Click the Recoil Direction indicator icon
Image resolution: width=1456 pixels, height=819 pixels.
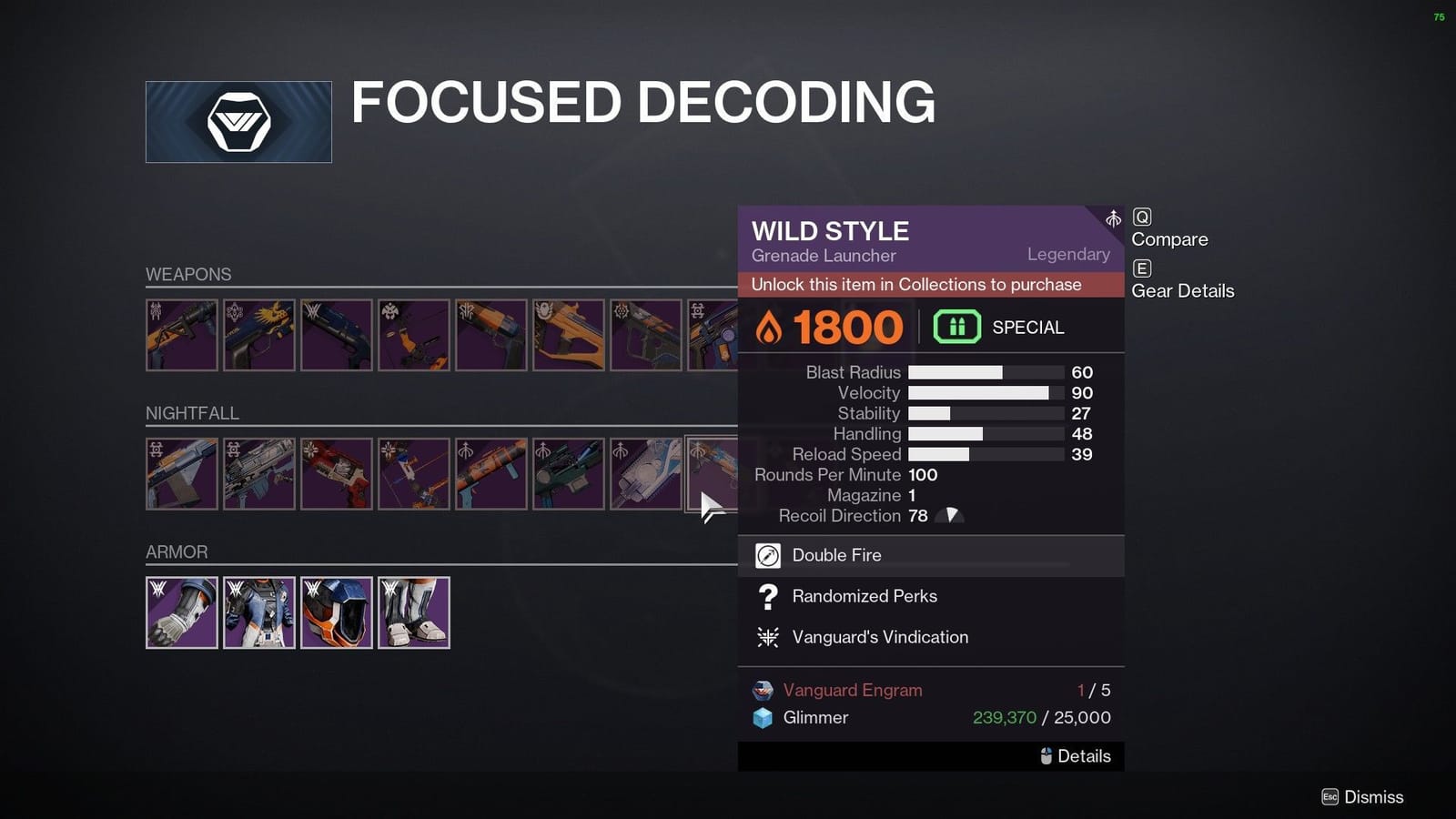pyautogui.click(x=950, y=515)
